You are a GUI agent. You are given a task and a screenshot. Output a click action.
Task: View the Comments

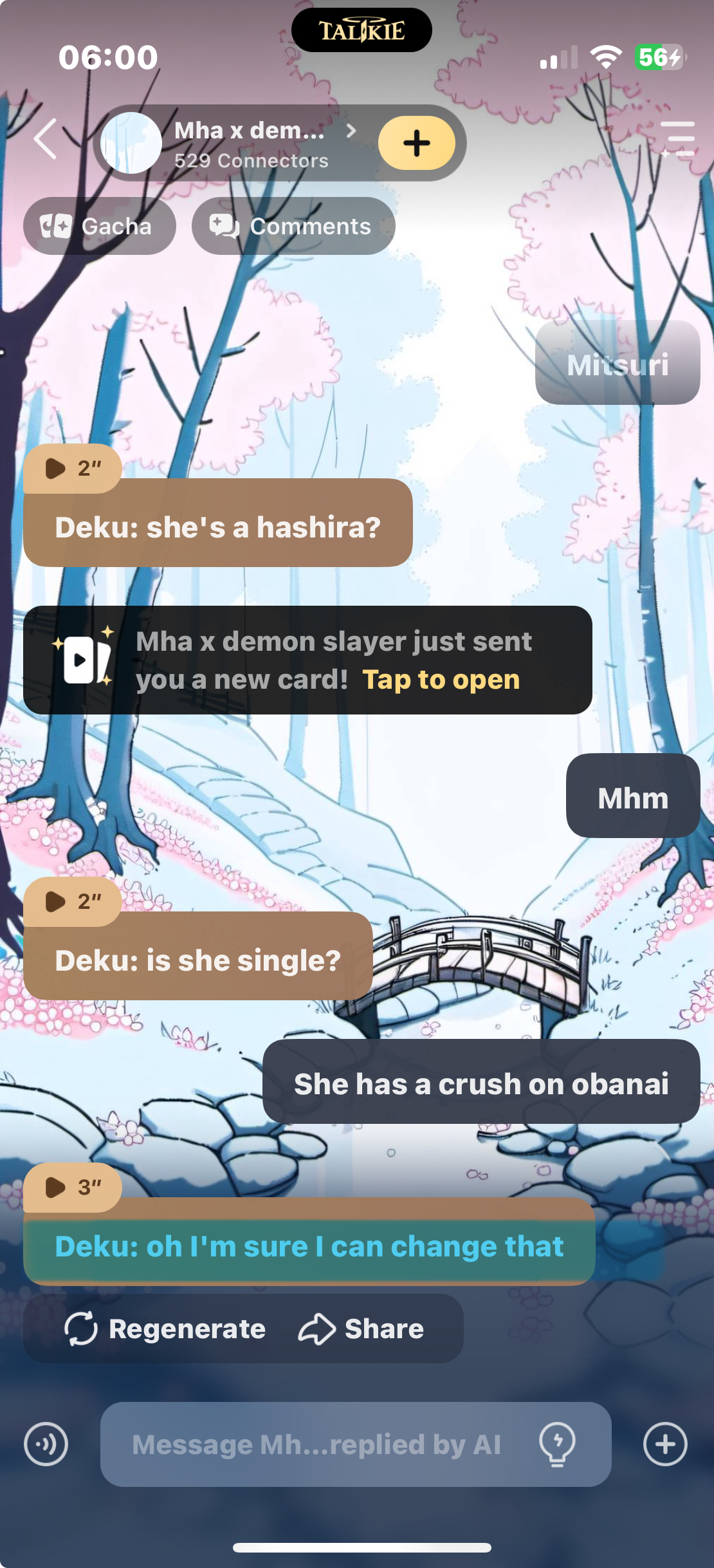pyautogui.click(x=293, y=226)
